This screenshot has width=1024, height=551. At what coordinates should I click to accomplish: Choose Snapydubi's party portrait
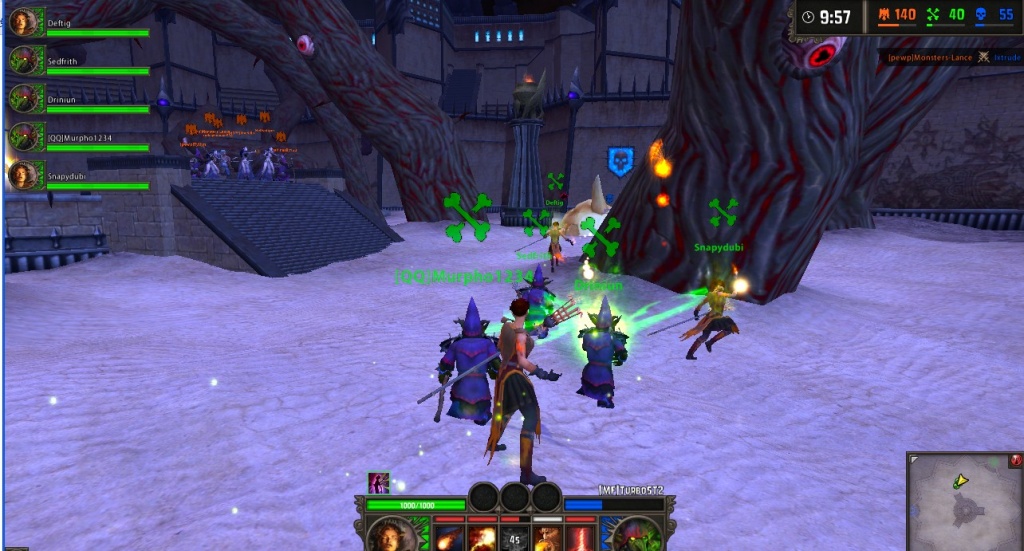[x=26, y=175]
